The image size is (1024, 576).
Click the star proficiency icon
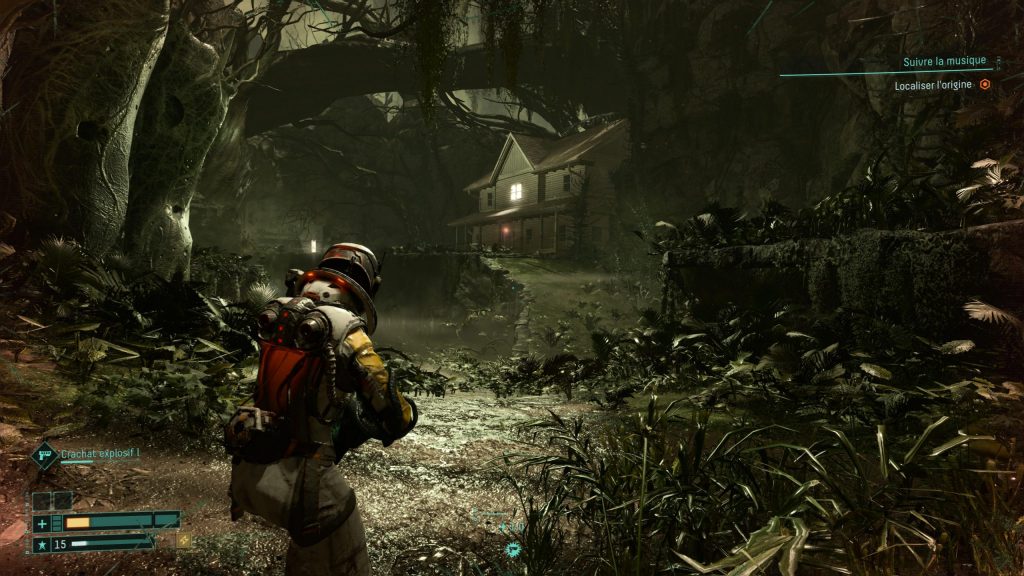(x=42, y=544)
